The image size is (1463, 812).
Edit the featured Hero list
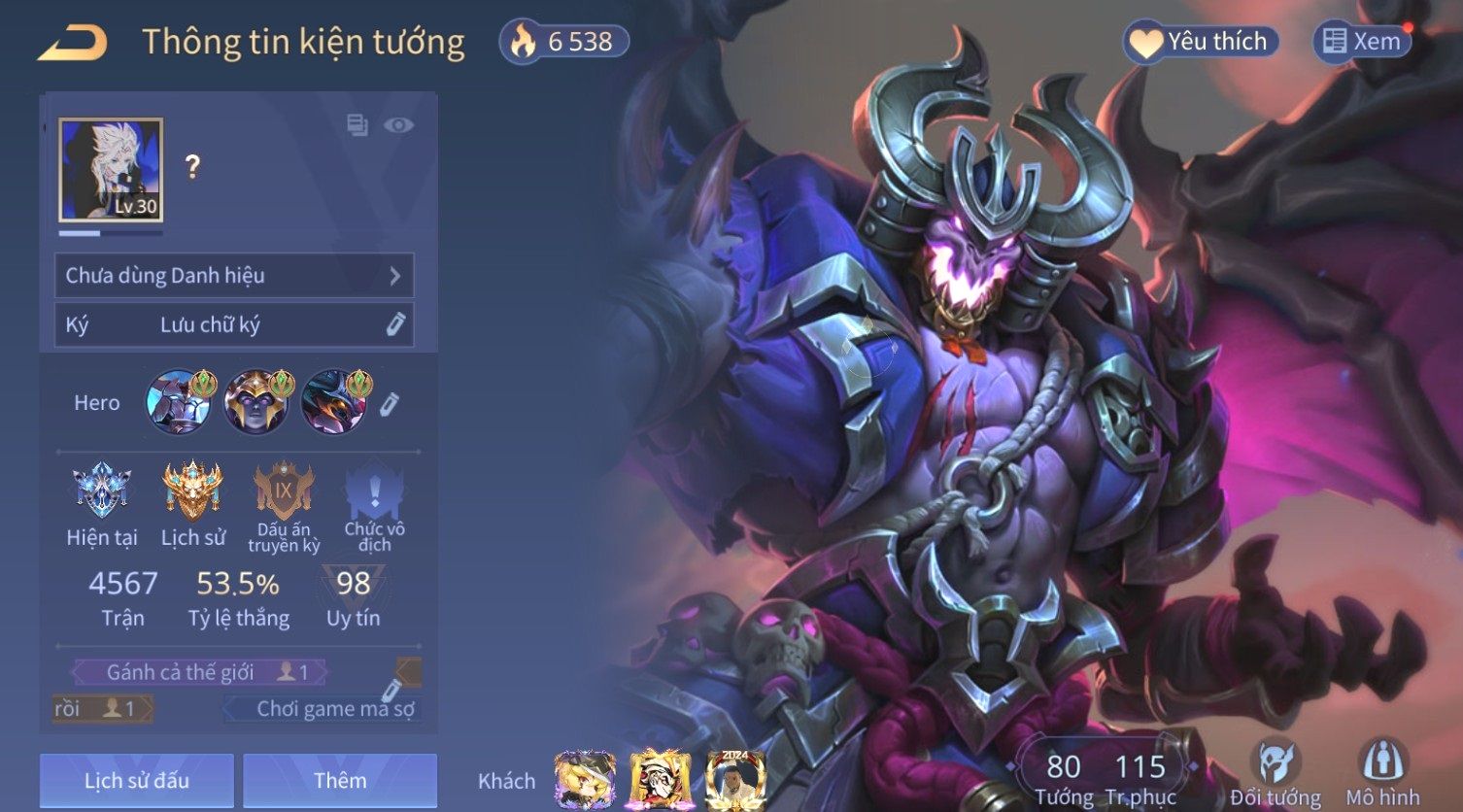[389, 404]
